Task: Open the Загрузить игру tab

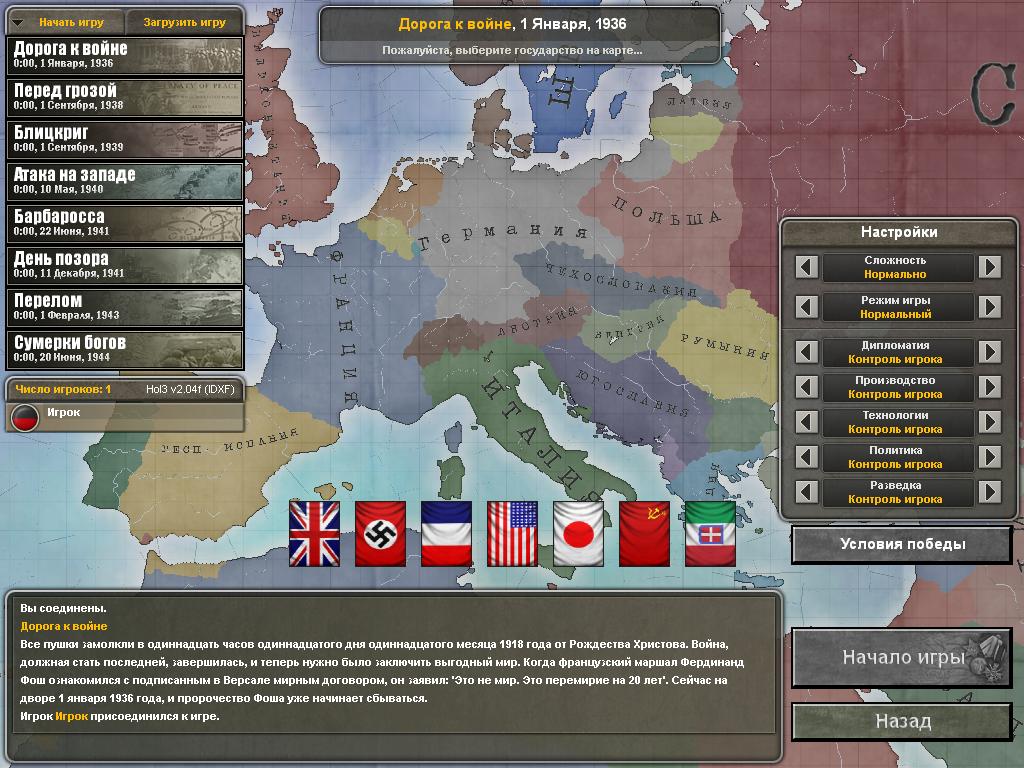Action: coord(184,22)
